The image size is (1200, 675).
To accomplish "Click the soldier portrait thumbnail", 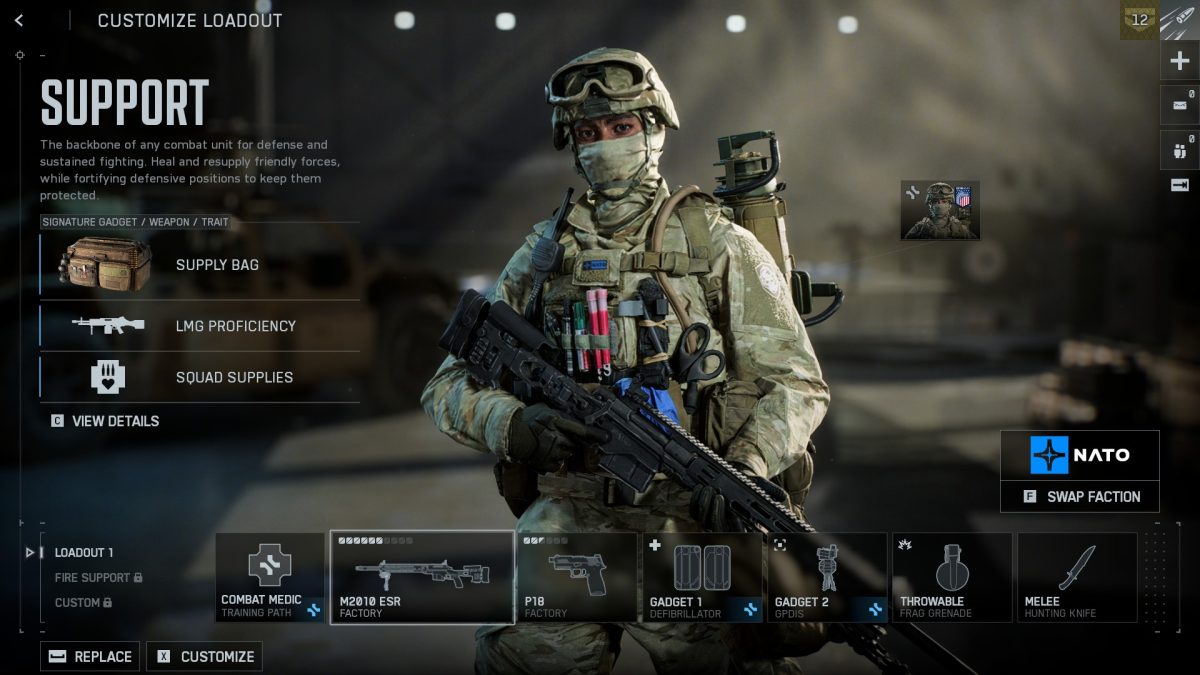I will [940, 210].
